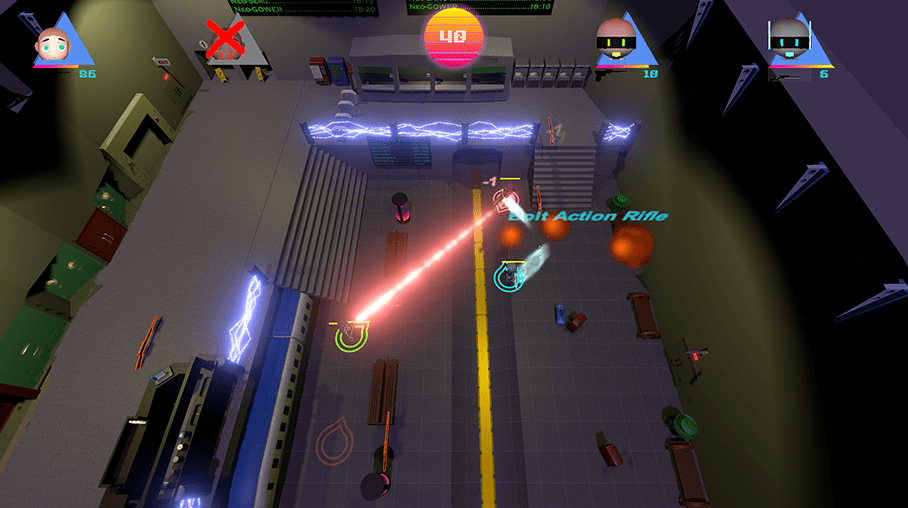908x508 pixels.
Task: Choose the gray robot with blue smile portrait
Action: click(x=791, y=42)
